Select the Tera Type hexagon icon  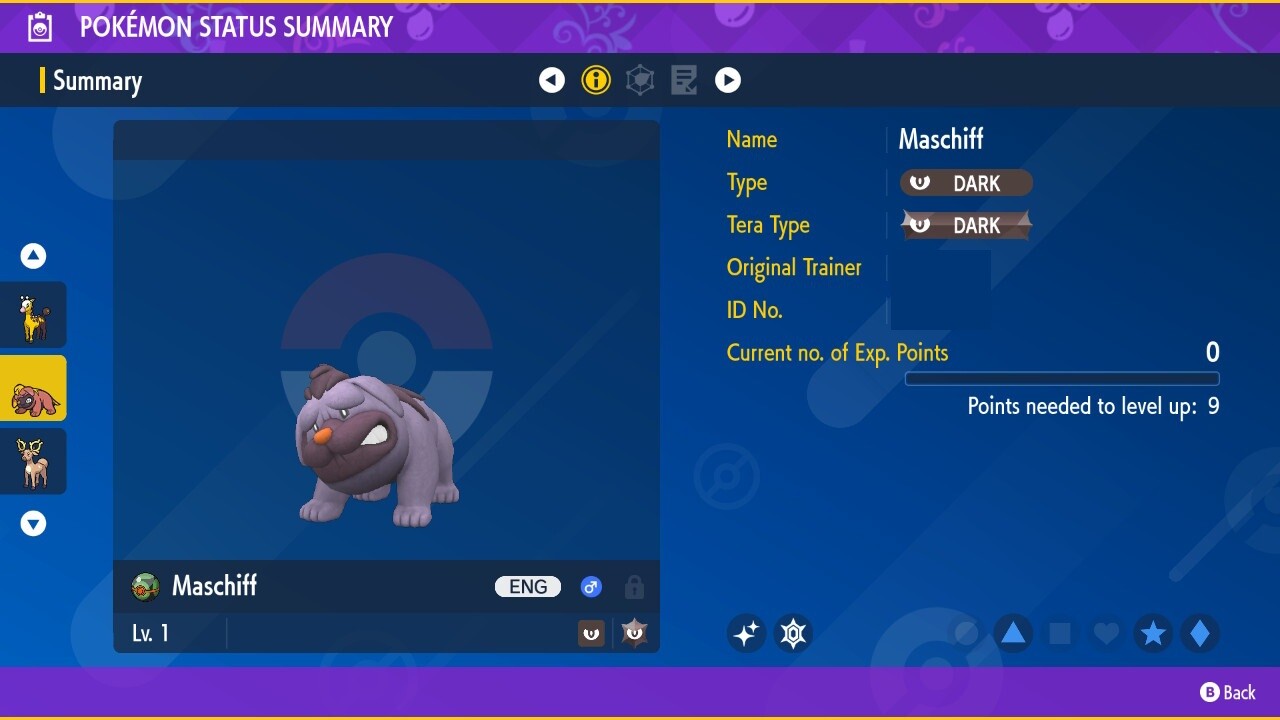click(x=640, y=80)
